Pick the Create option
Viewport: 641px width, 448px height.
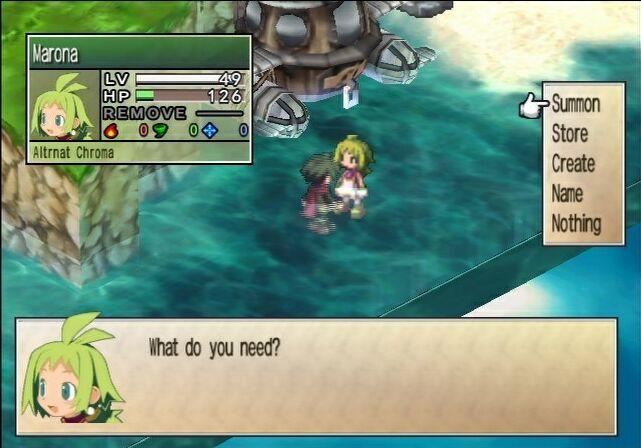(573, 164)
